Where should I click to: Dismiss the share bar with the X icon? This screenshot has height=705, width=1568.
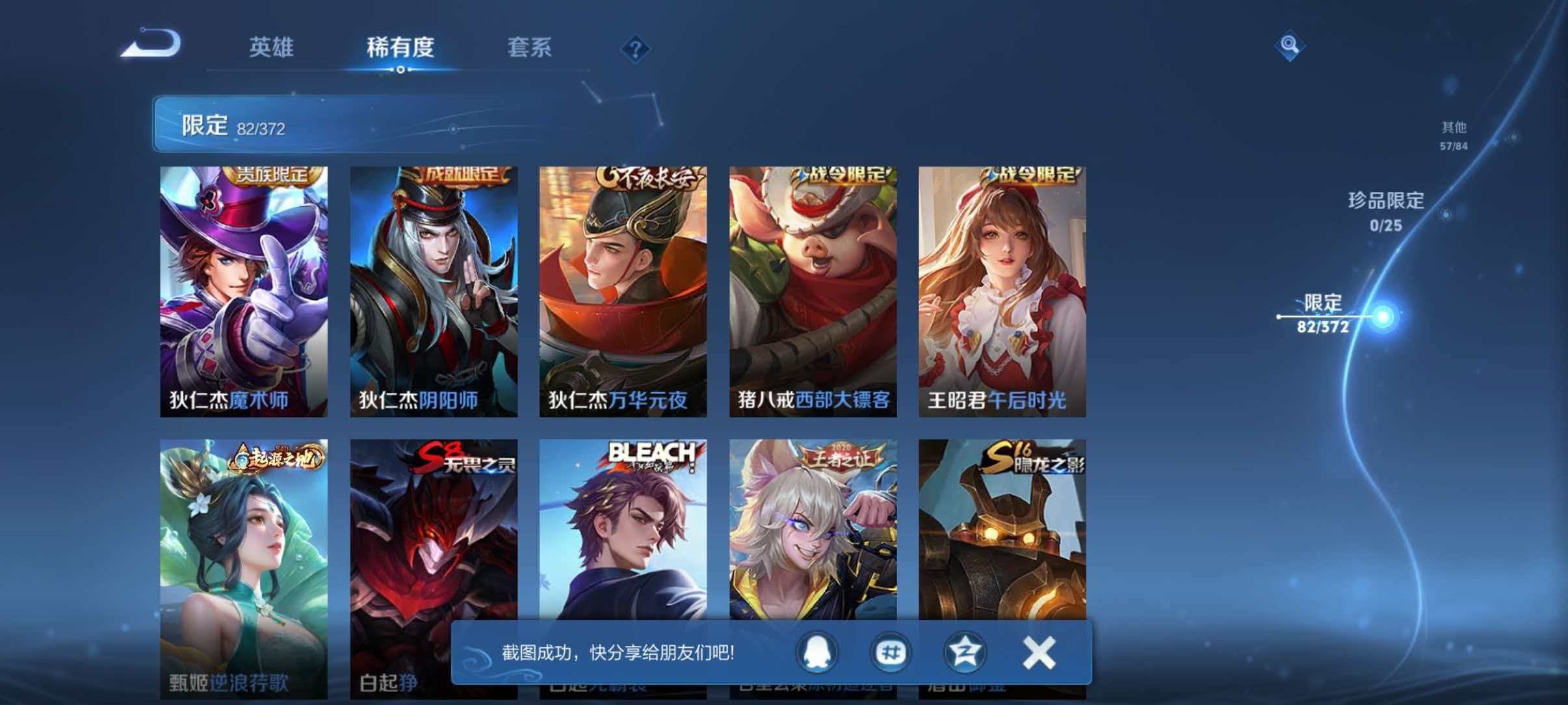click(x=1039, y=653)
